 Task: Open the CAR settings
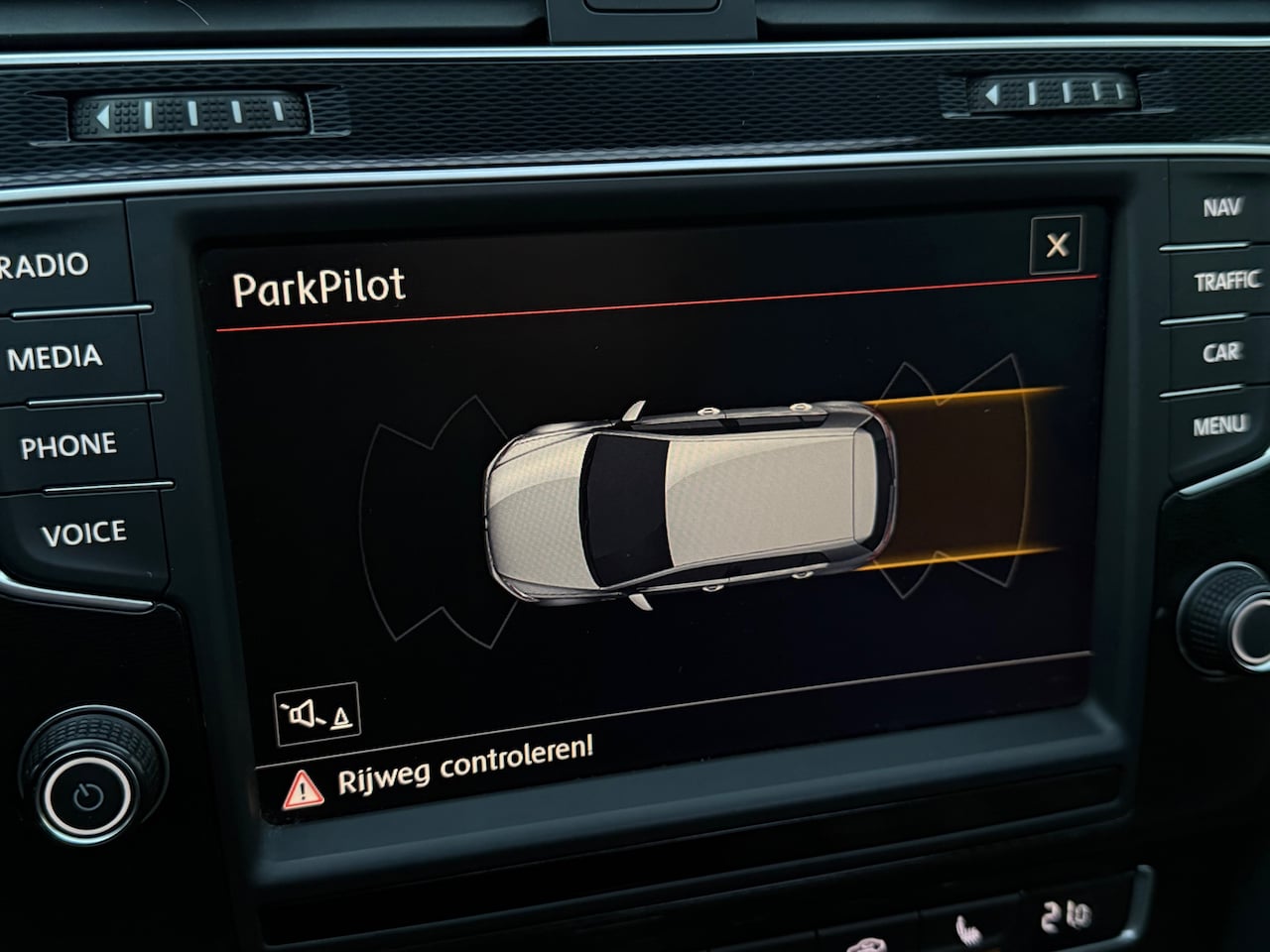point(1221,352)
